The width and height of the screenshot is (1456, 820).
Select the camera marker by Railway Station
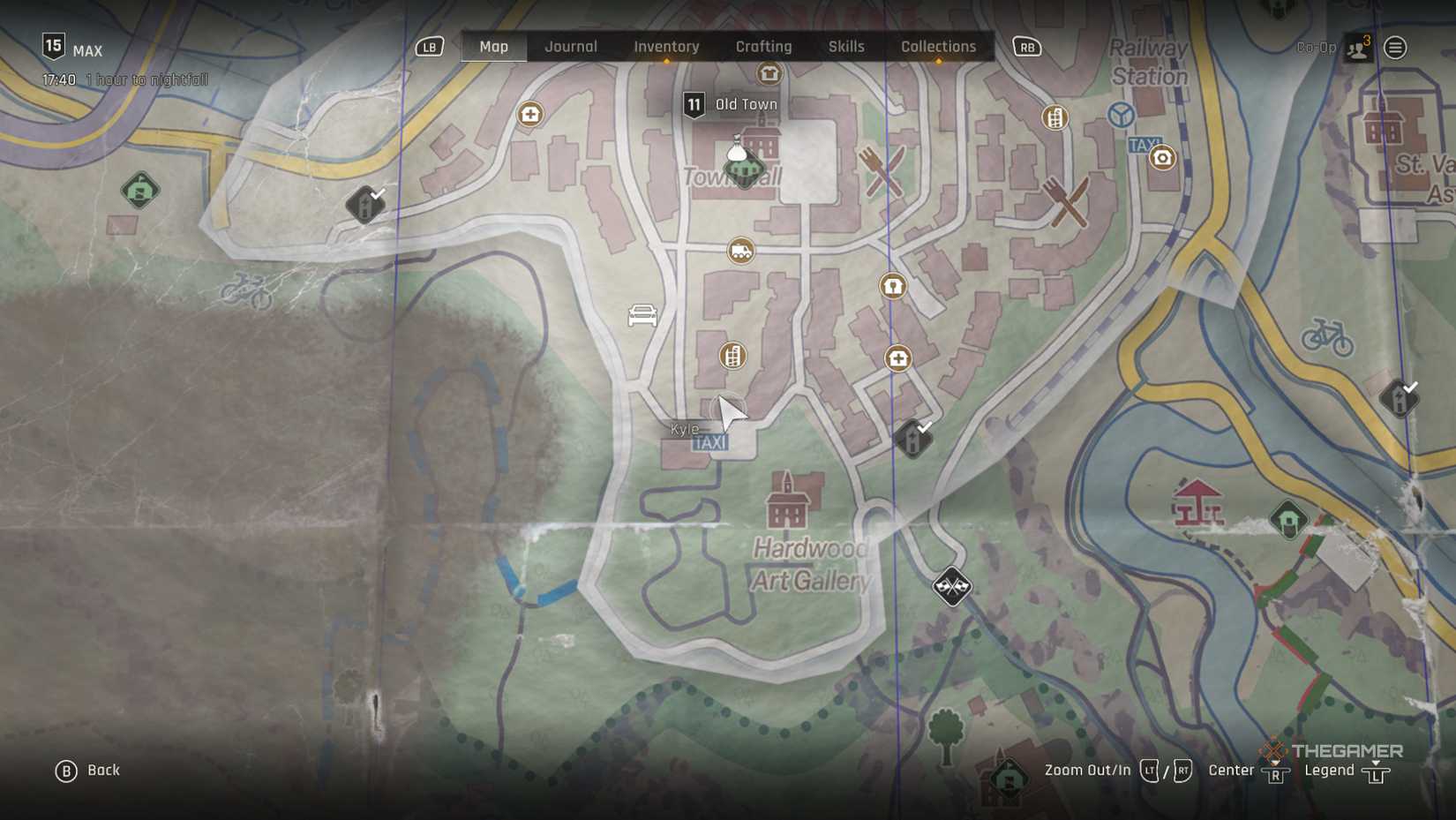(1162, 158)
